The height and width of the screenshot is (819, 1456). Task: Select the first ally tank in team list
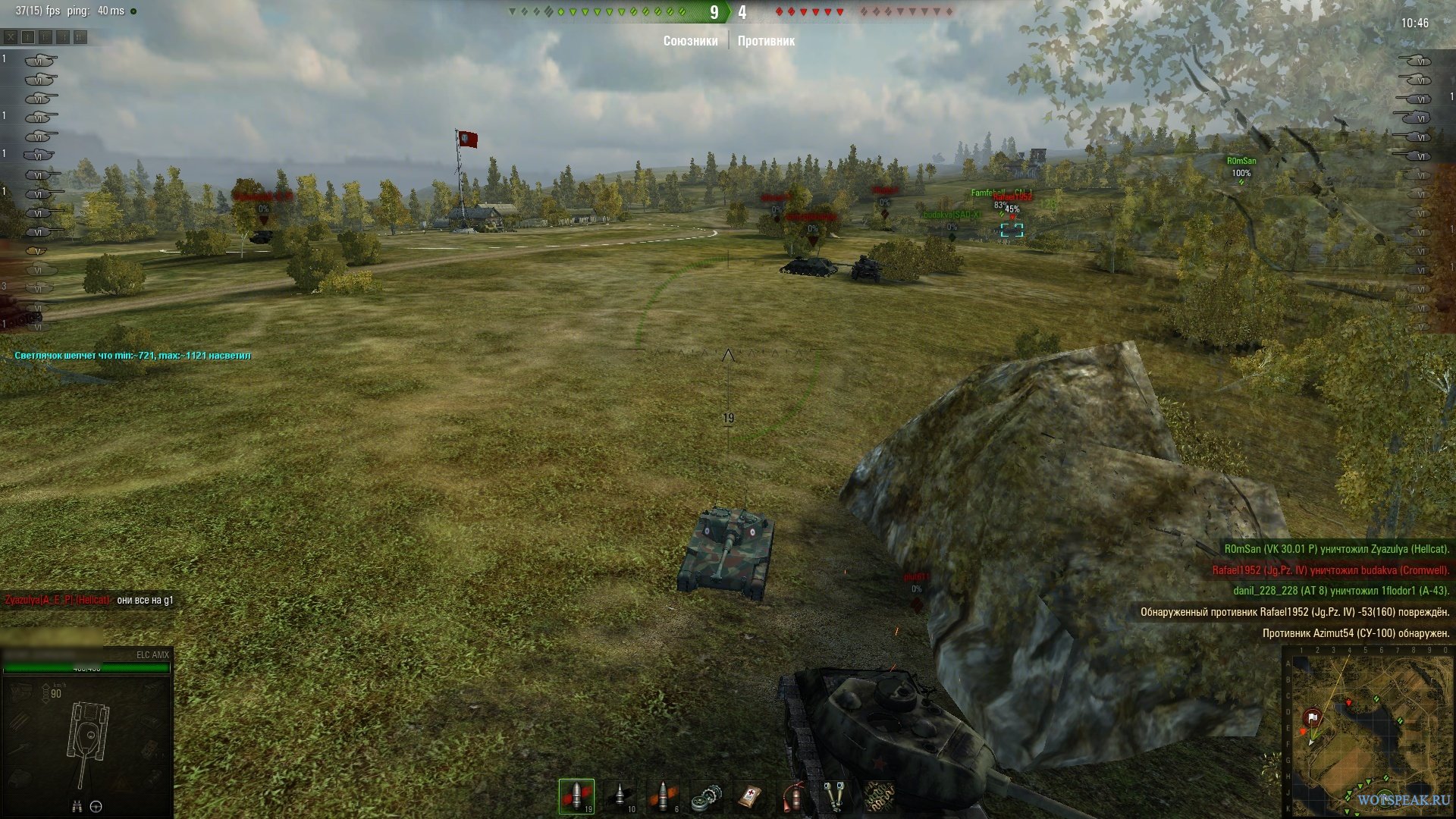pos(40,60)
